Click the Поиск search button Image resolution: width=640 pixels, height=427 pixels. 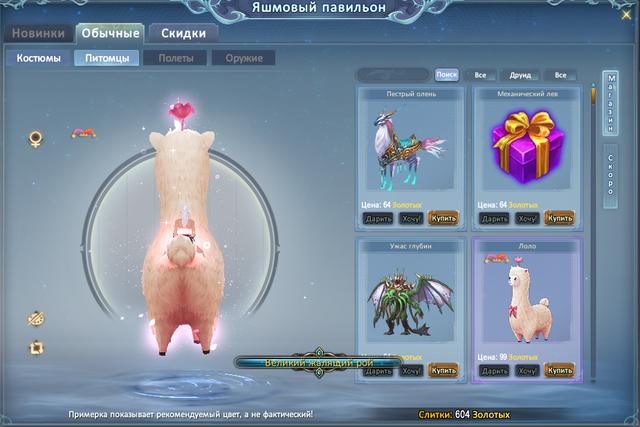click(x=447, y=75)
